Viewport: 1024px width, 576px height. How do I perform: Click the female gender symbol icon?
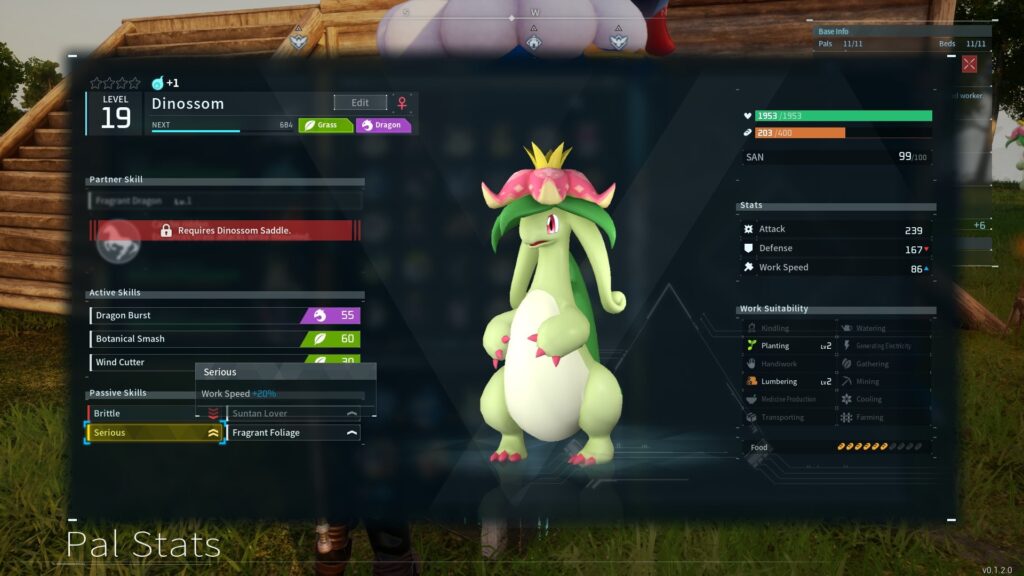pyautogui.click(x=403, y=103)
